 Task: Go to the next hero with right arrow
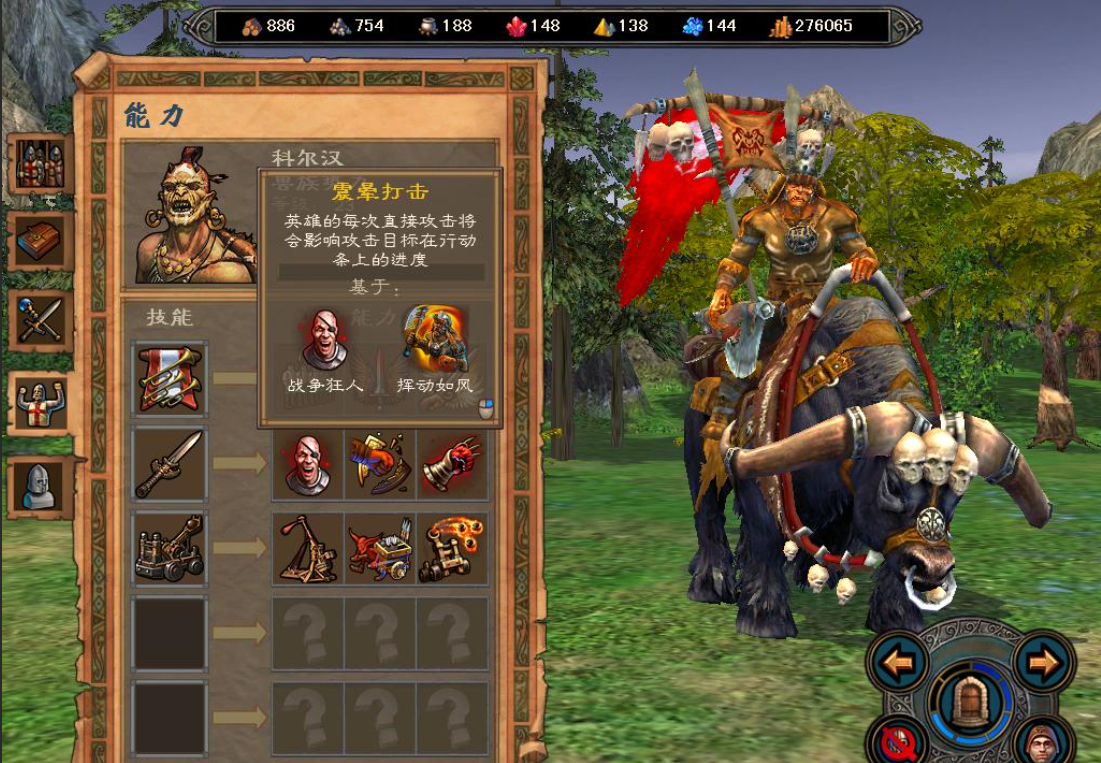(x=1043, y=662)
